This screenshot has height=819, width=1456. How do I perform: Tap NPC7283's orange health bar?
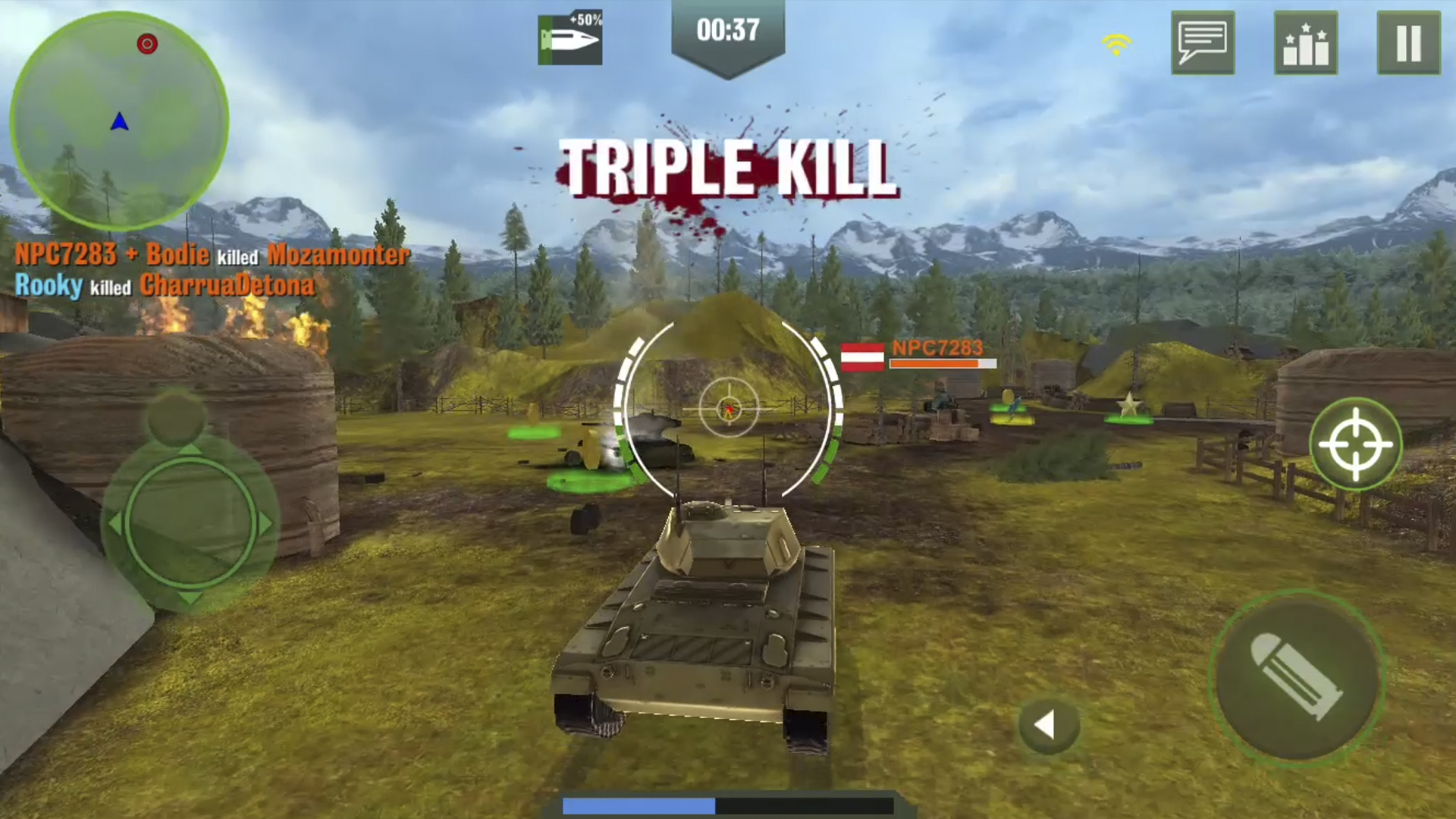pos(940,364)
